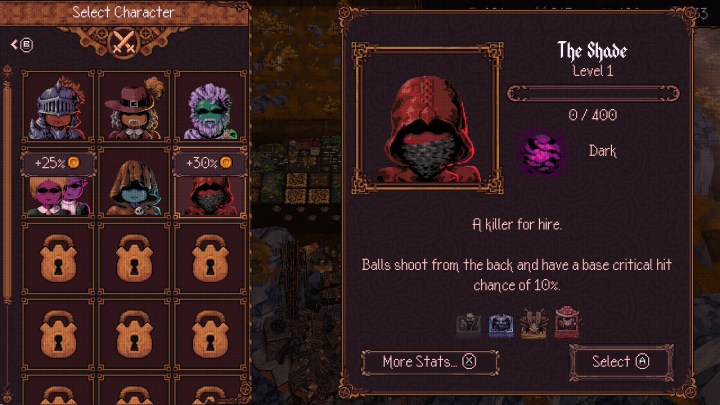Pick the feathered-hat musketeer character
This screenshot has height=405, width=720.
133,106
